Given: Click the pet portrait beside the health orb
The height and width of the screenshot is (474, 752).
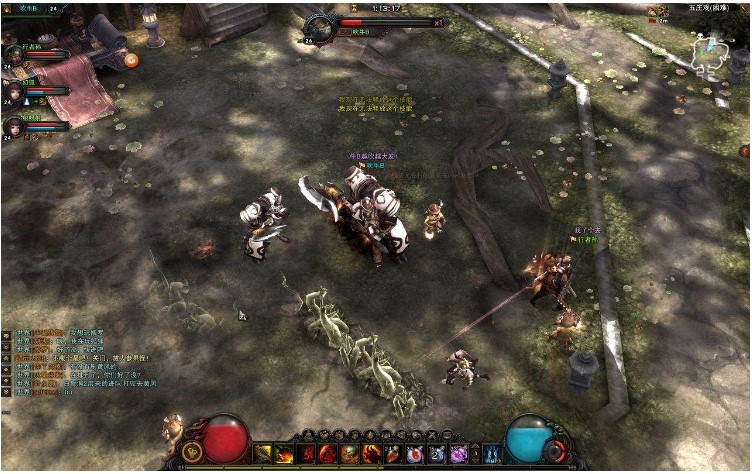Looking at the screenshot, I should click(173, 432).
